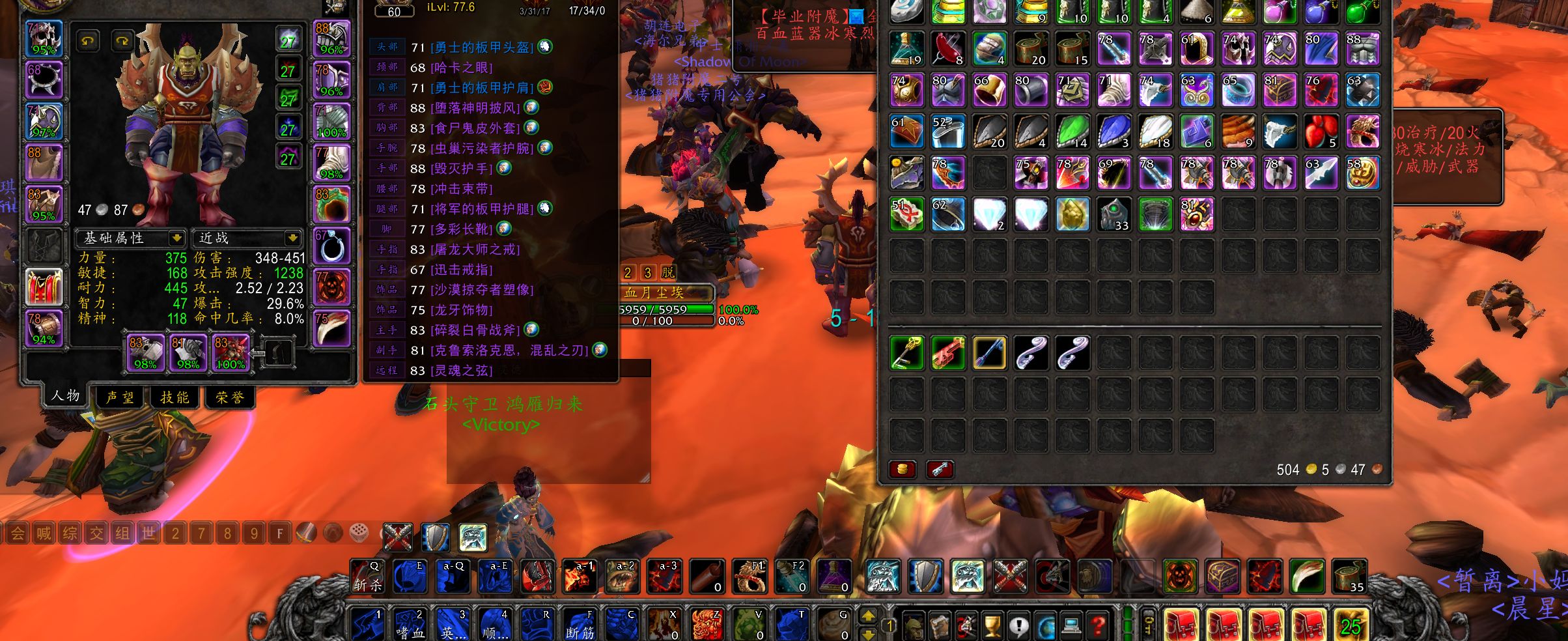Click the dice roll button
1568x641 pixels.
[x=359, y=533]
